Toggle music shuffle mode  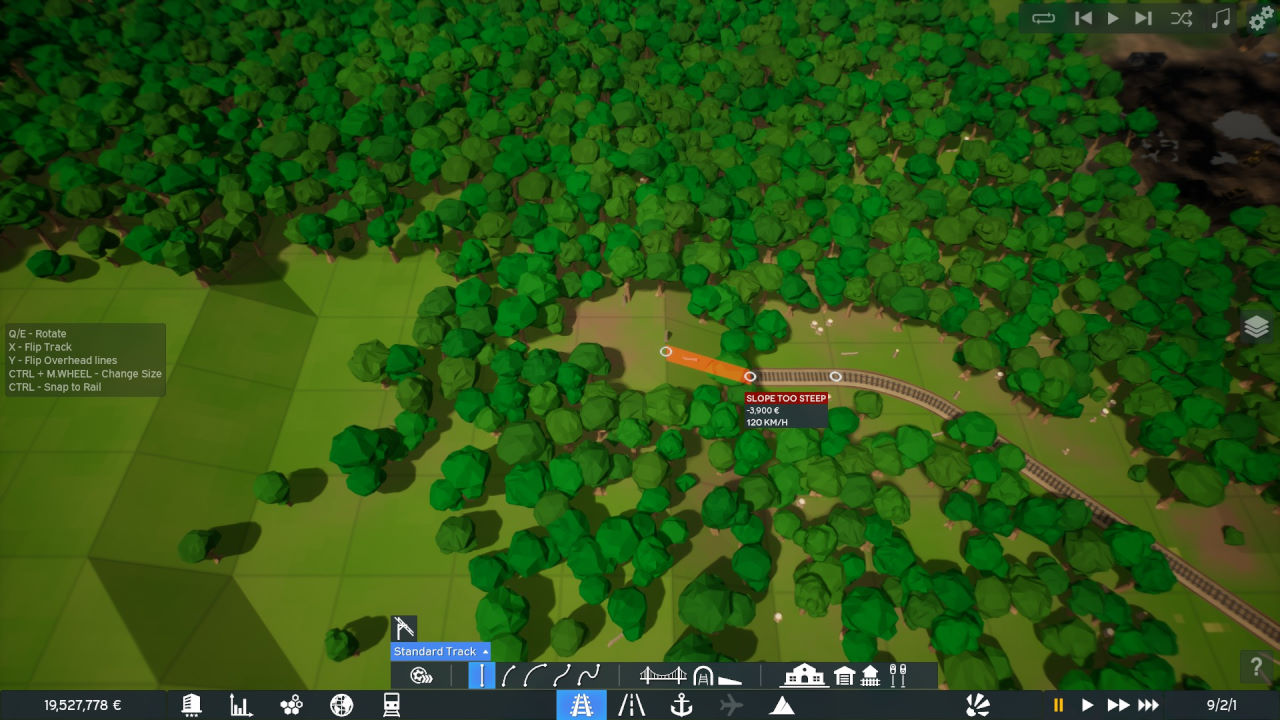pyautogui.click(x=1181, y=18)
